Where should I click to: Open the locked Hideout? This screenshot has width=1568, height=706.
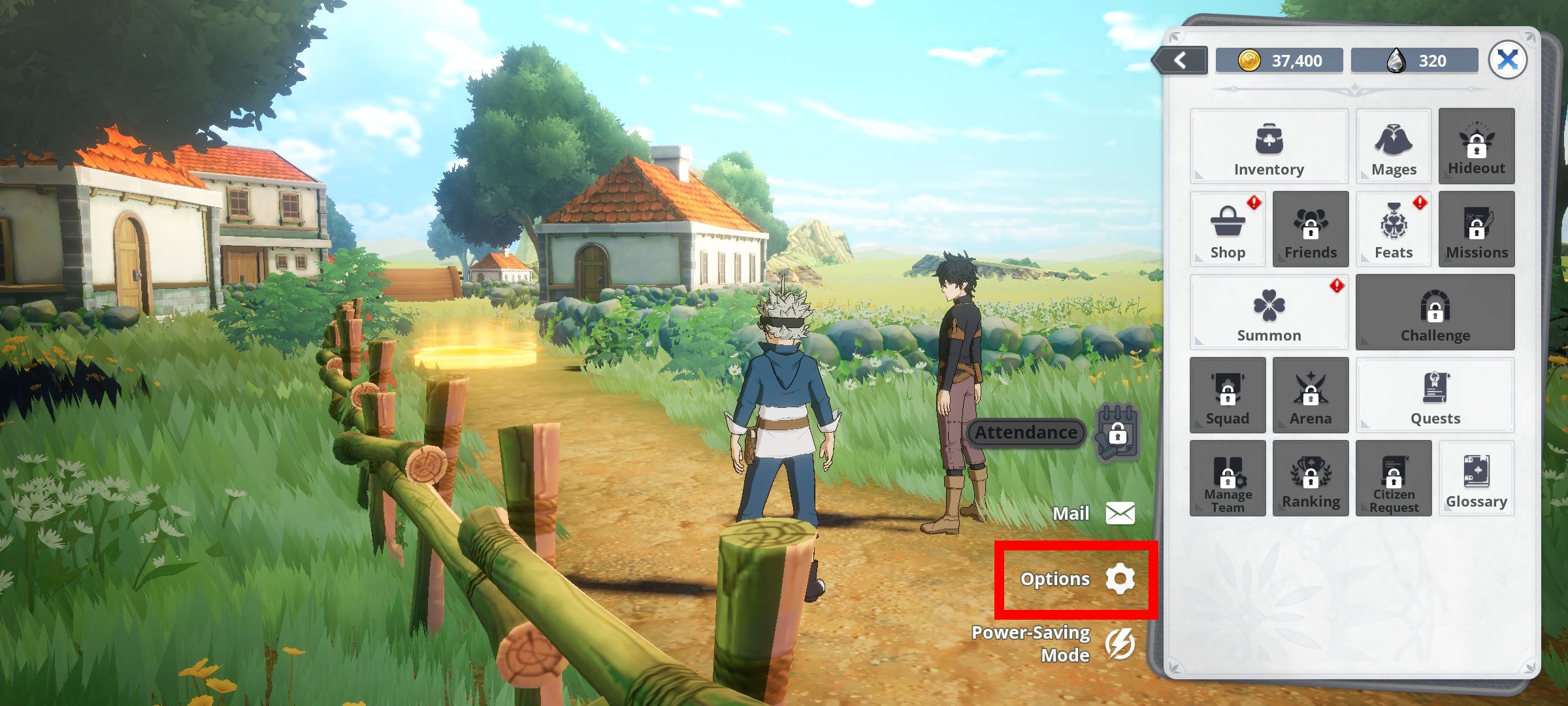1476,145
